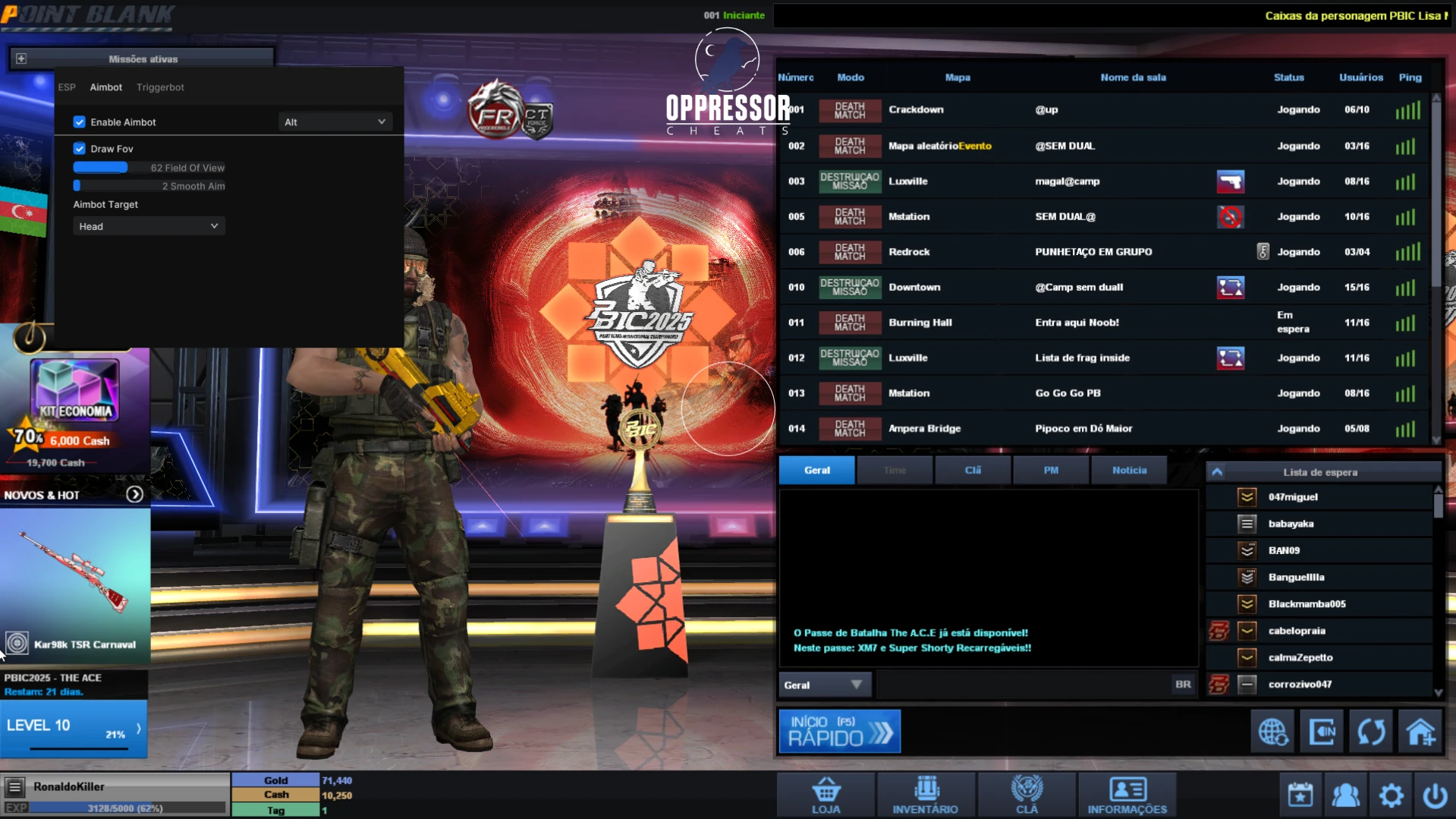The width and height of the screenshot is (1456, 819).
Task: Click the room list refresh icon
Action: [1372, 730]
